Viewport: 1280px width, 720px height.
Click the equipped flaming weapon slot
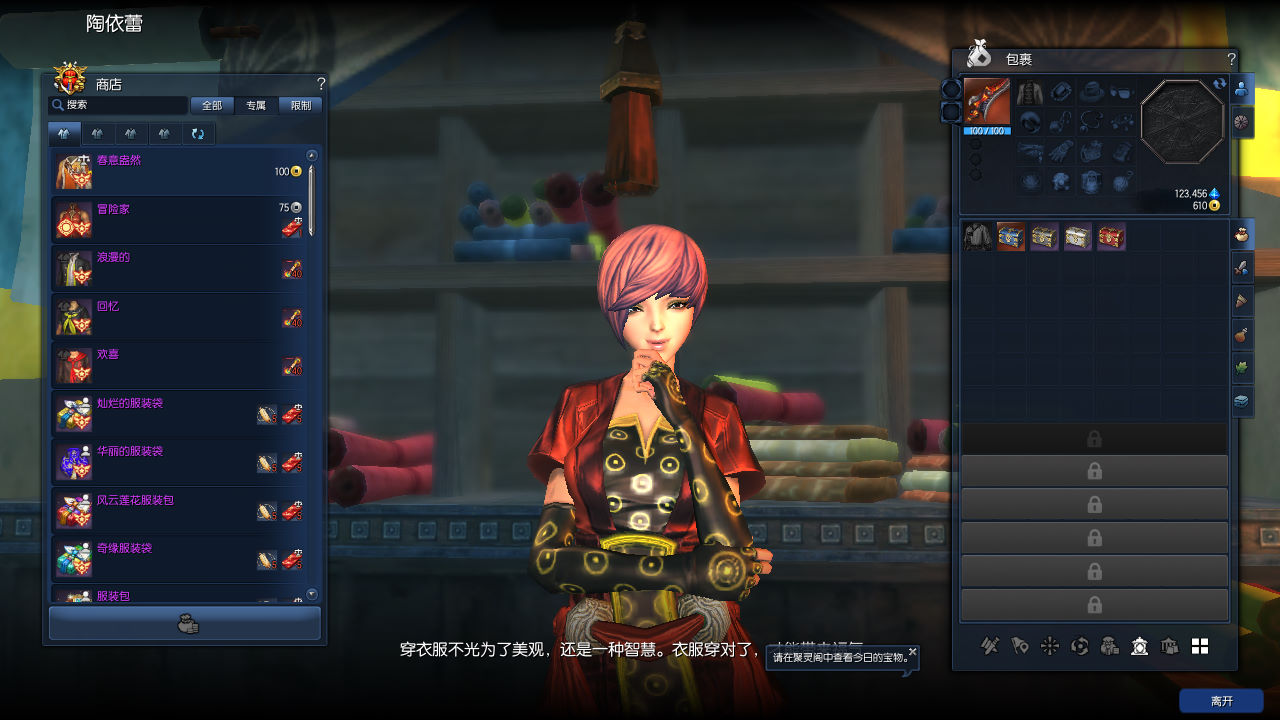[x=987, y=102]
